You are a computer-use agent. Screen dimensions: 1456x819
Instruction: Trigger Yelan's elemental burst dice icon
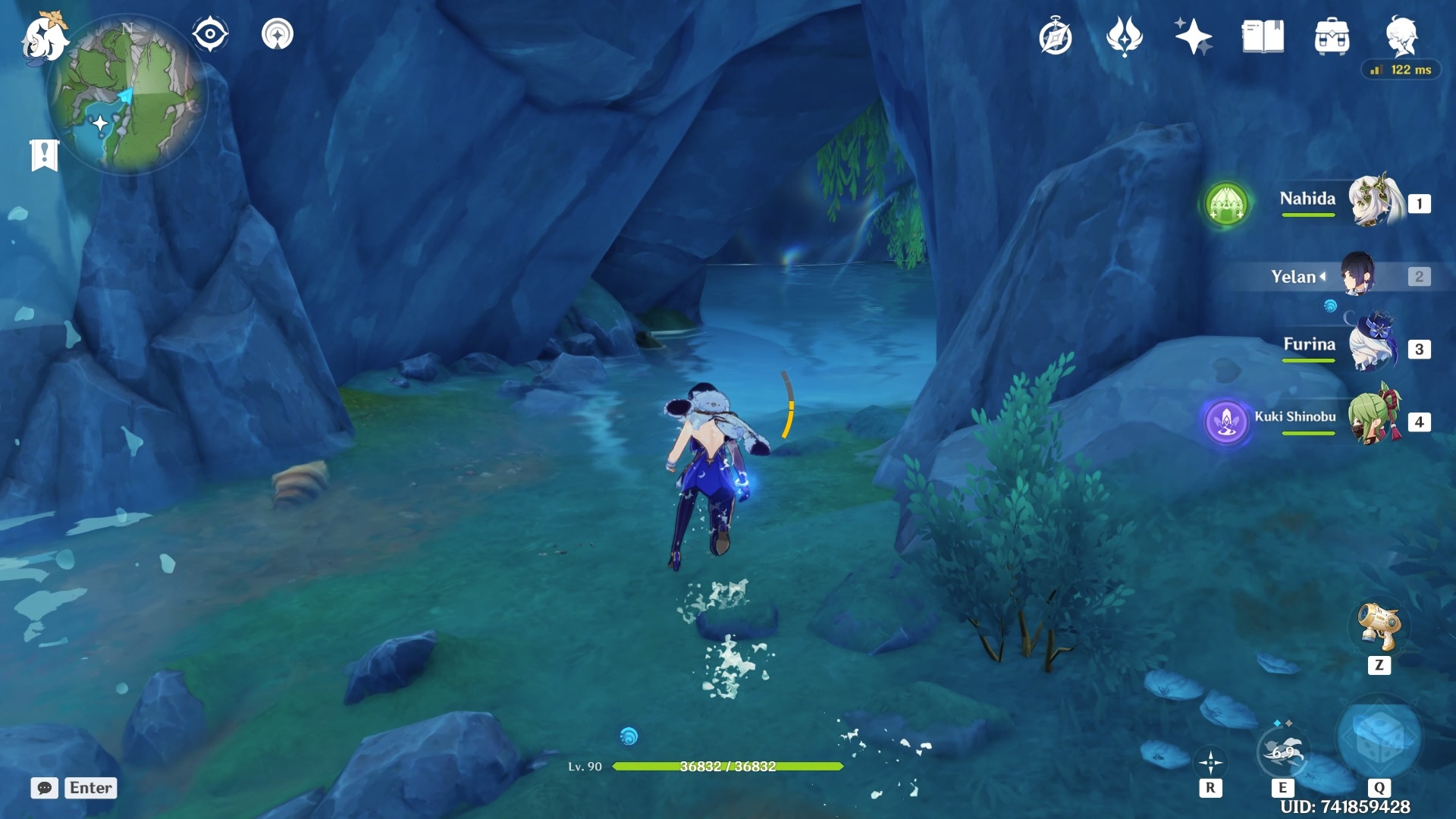tap(1379, 738)
